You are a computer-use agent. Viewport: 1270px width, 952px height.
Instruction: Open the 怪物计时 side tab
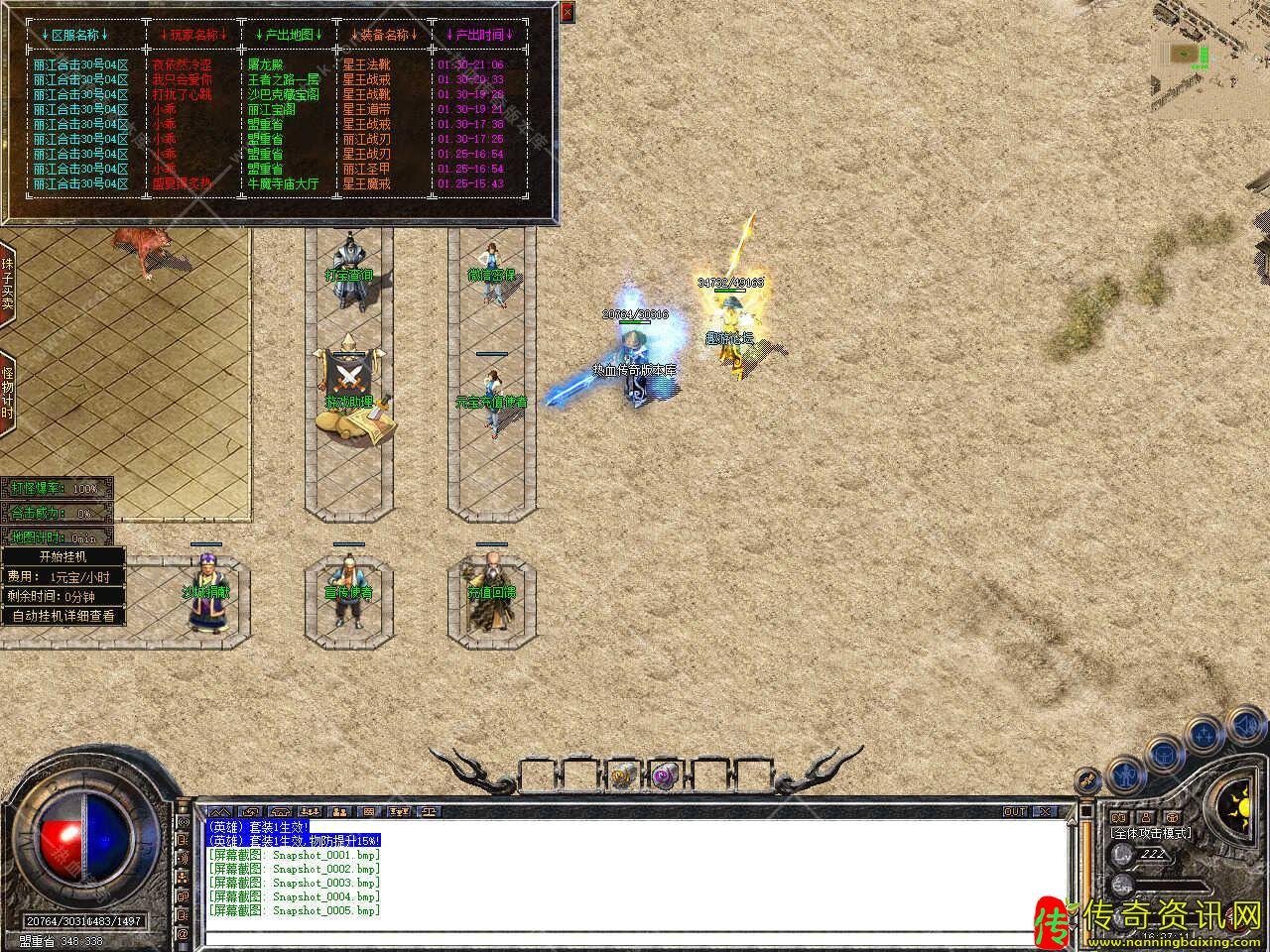pos(7,393)
